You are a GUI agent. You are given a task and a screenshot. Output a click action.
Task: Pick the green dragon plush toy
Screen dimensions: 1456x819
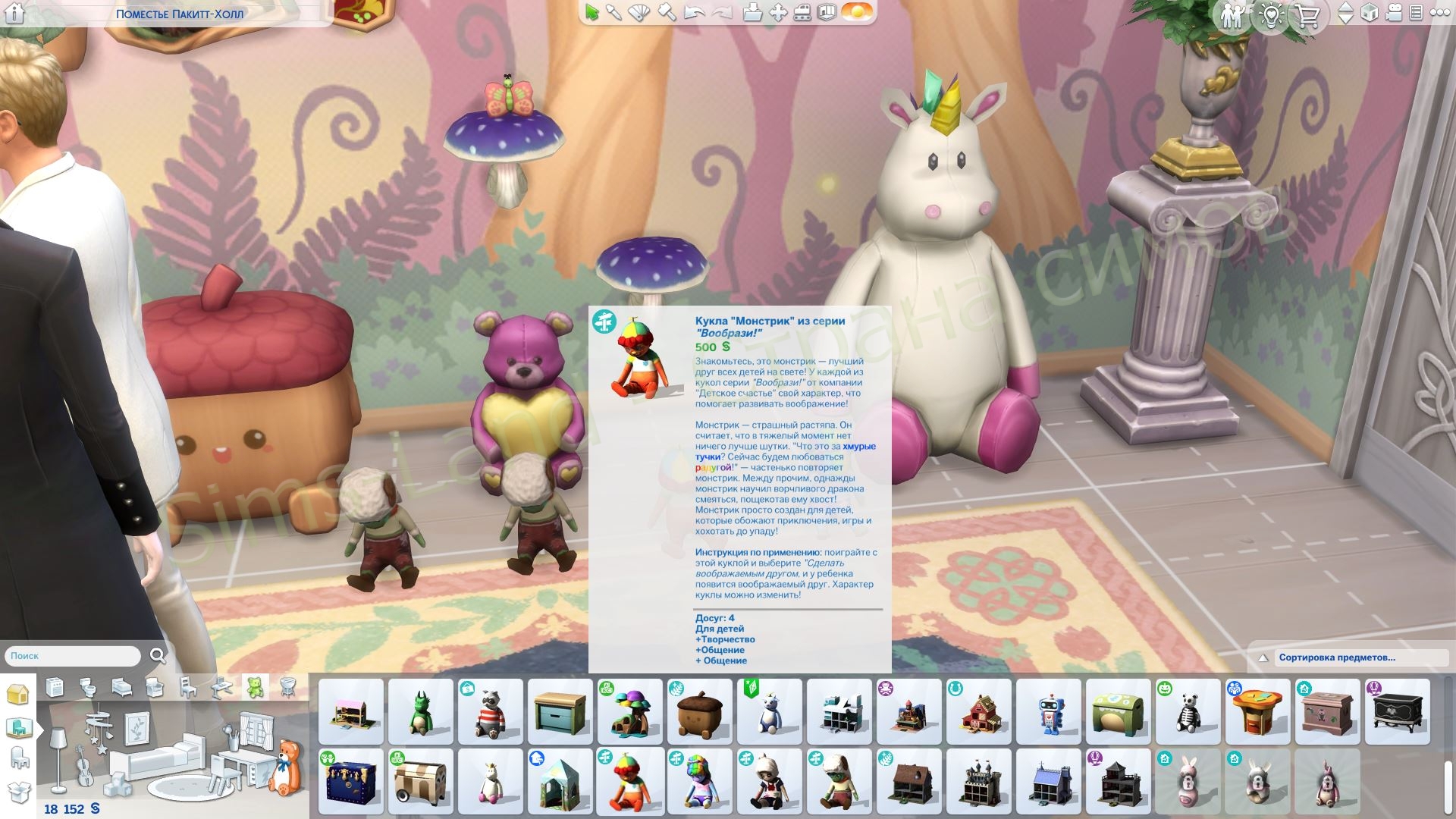420,712
